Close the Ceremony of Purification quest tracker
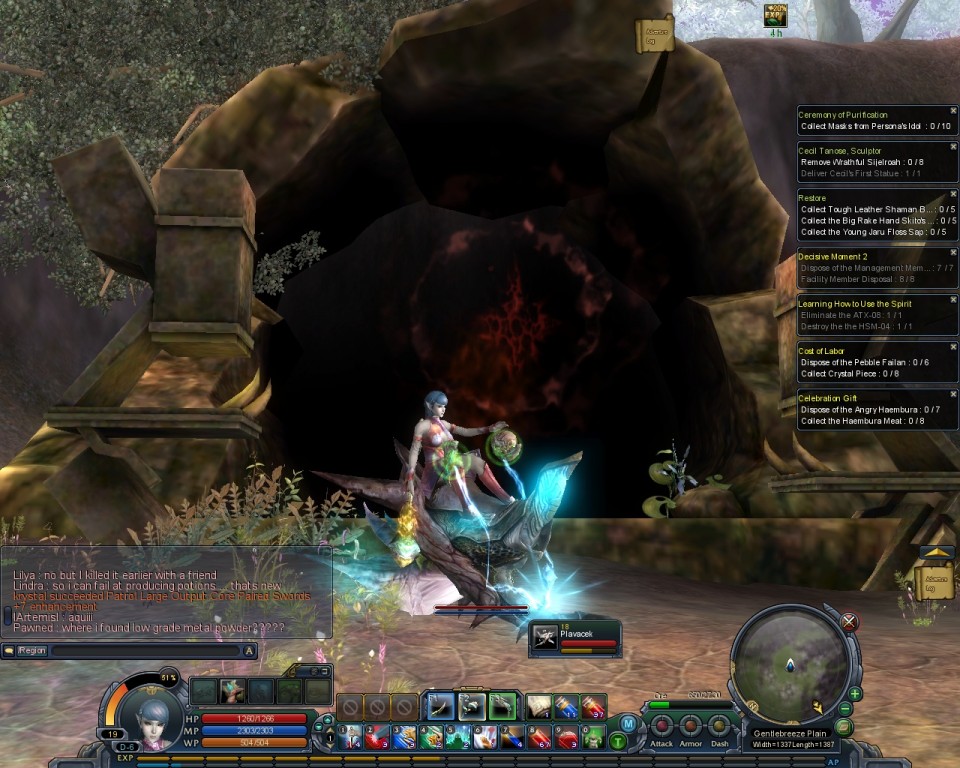The image size is (960, 768). click(953, 110)
